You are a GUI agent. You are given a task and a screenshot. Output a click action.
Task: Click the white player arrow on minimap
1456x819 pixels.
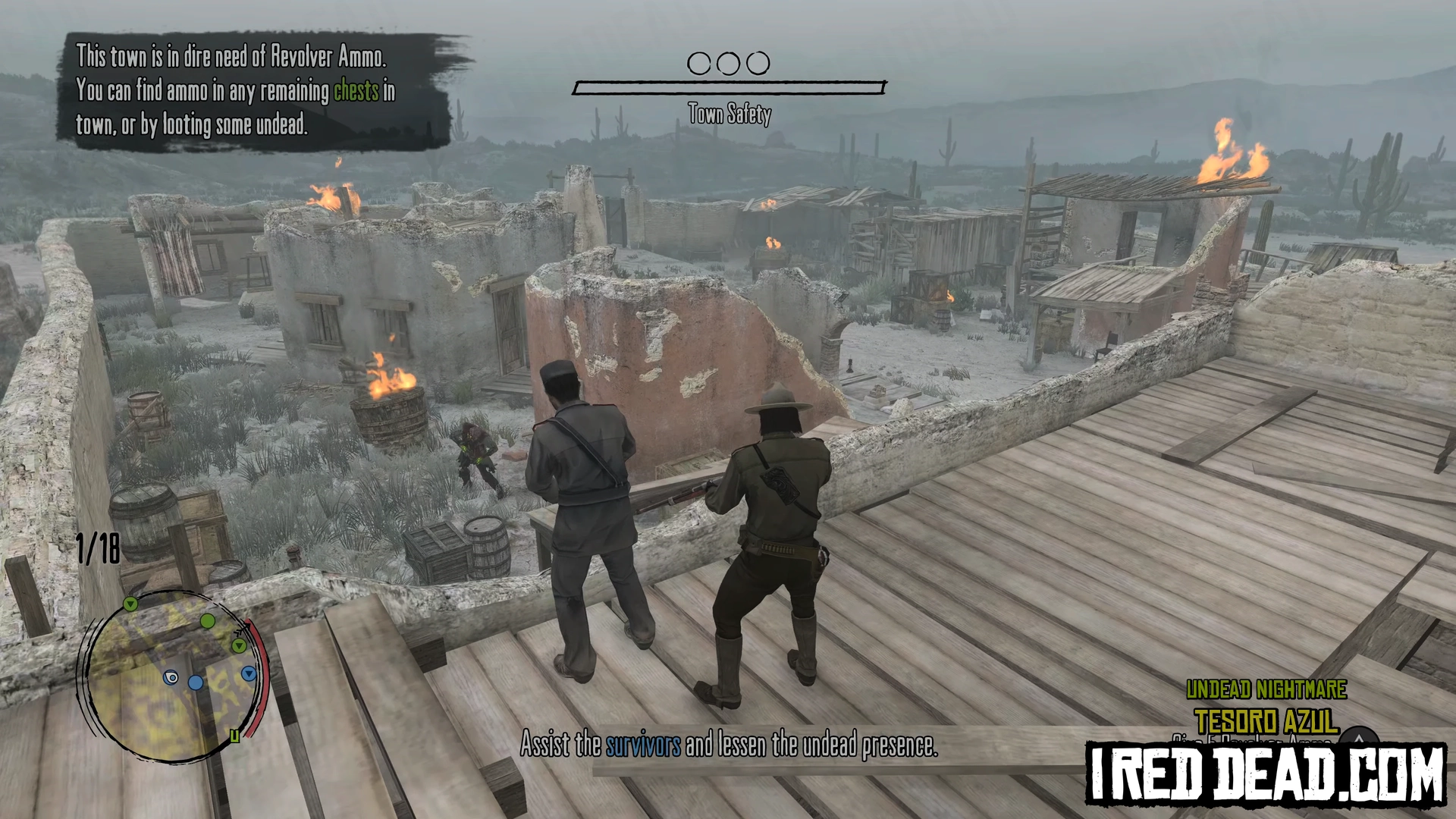171,677
